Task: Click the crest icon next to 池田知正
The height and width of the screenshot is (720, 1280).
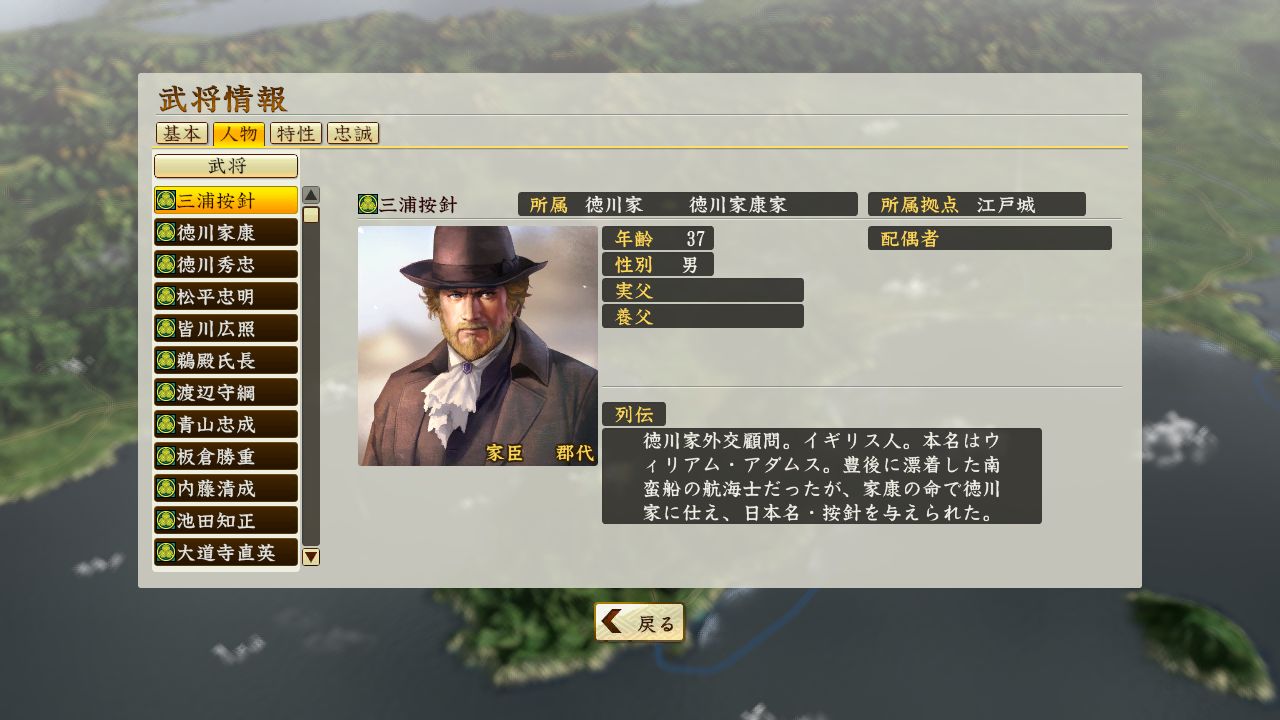Action: coord(167,520)
